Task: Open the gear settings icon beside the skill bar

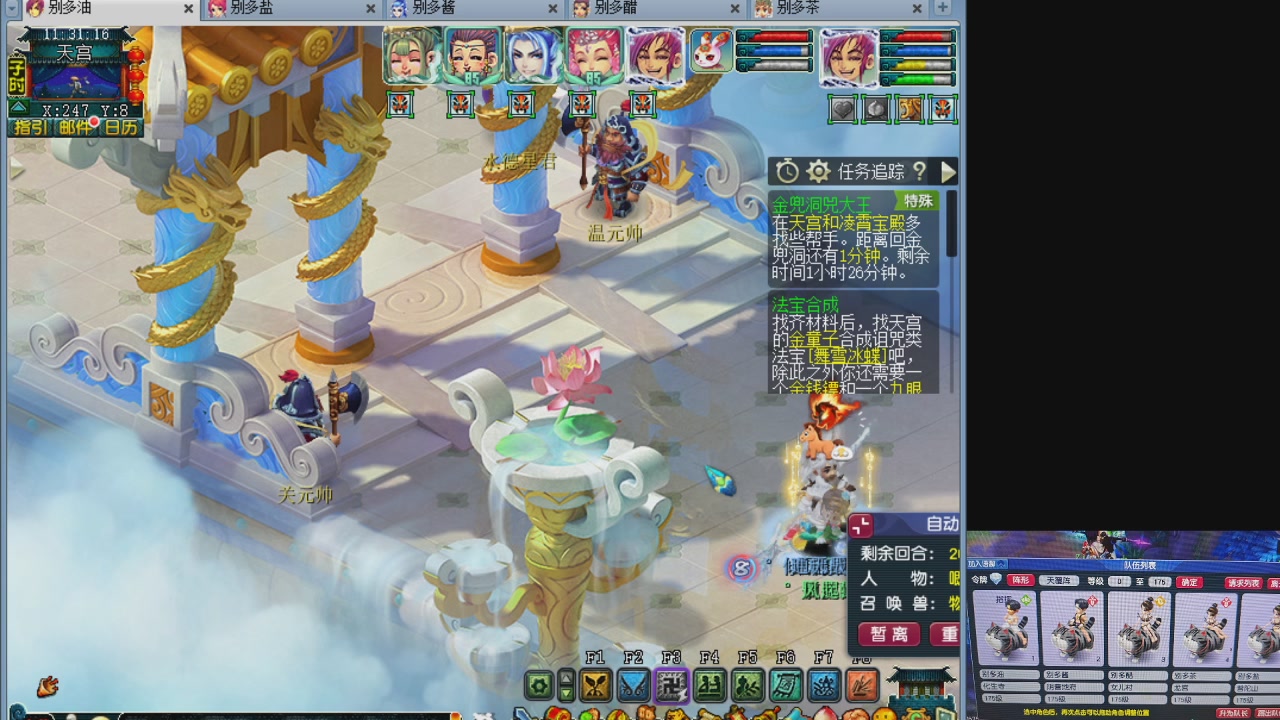Action: coord(538,686)
